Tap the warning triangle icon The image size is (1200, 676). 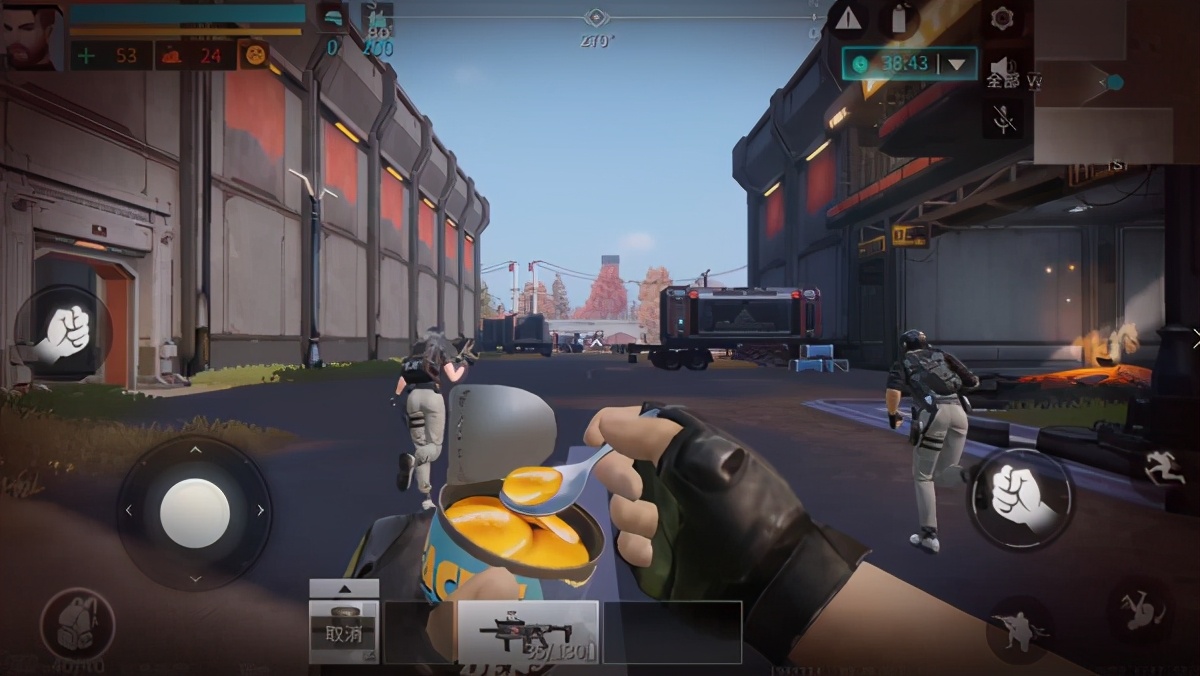[x=848, y=18]
